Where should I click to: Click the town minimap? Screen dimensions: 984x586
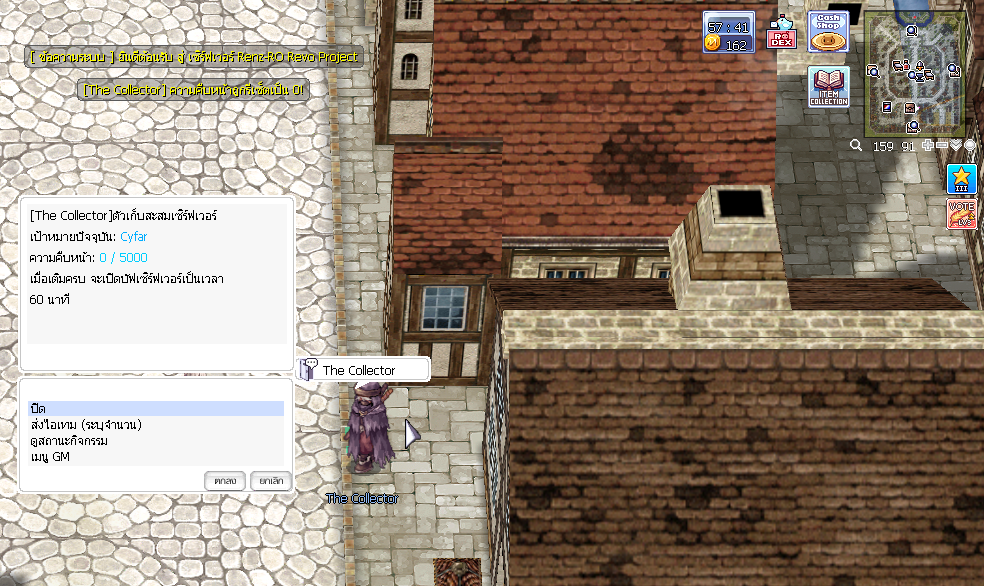914,73
